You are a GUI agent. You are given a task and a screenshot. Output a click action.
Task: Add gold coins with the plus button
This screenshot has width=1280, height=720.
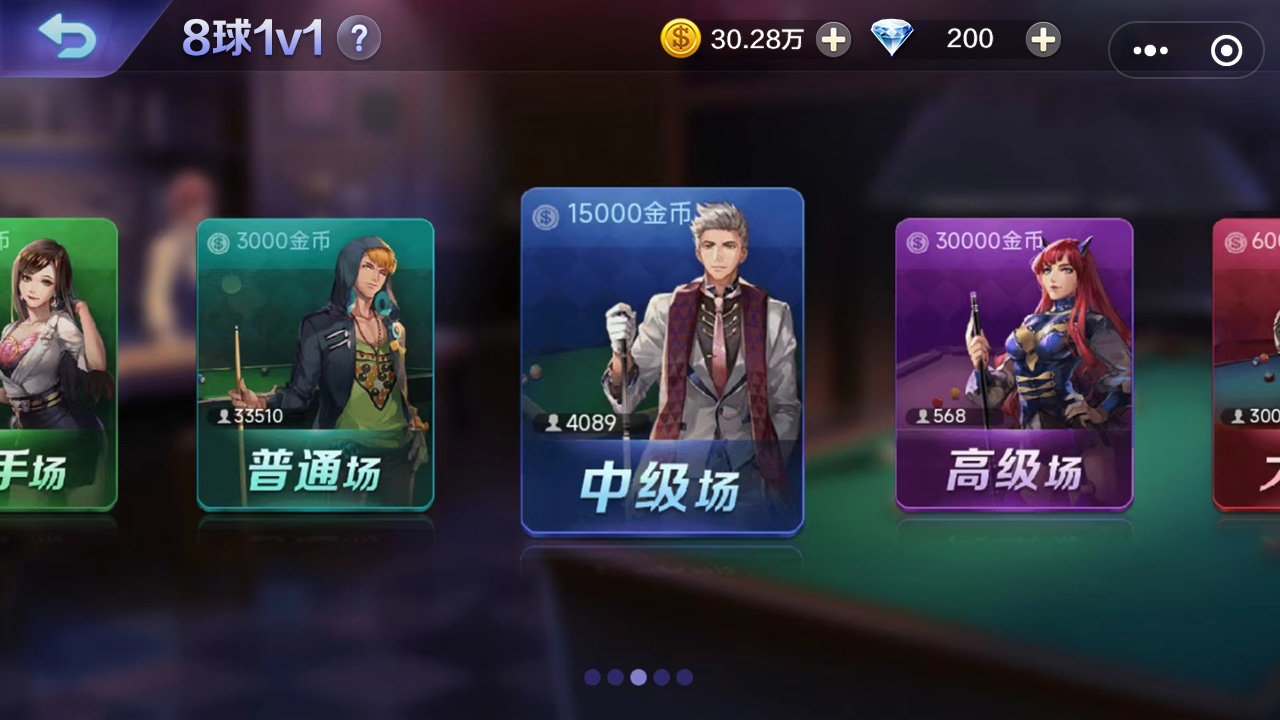[x=833, y=39]
